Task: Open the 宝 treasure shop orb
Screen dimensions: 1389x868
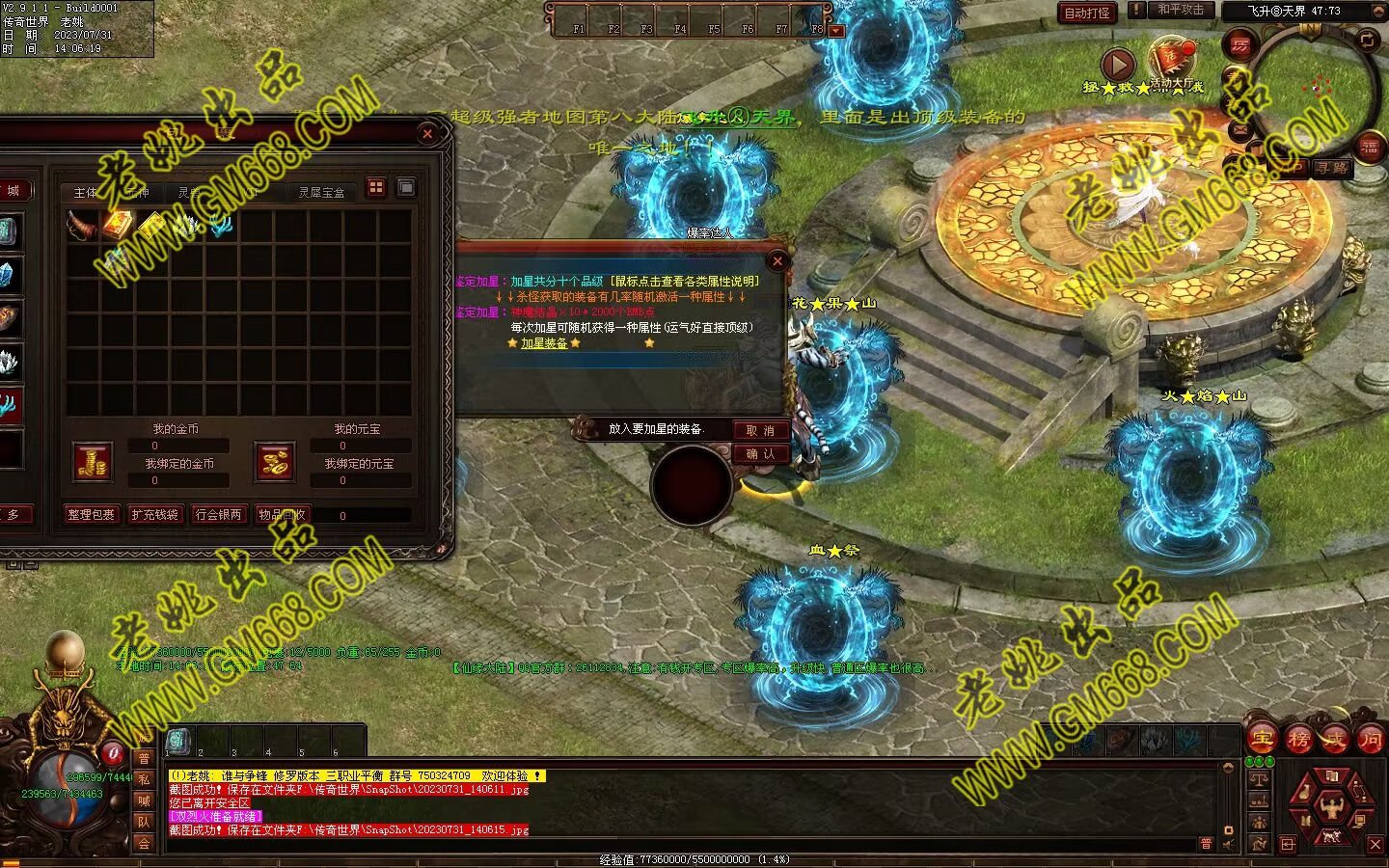Action: click(x=1262, y=740)
